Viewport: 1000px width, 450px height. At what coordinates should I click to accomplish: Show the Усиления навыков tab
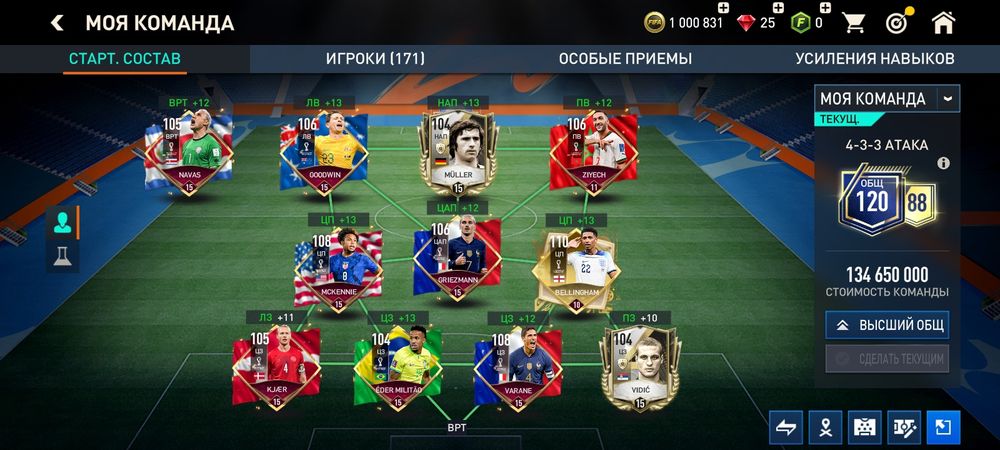tap(874, 58)
